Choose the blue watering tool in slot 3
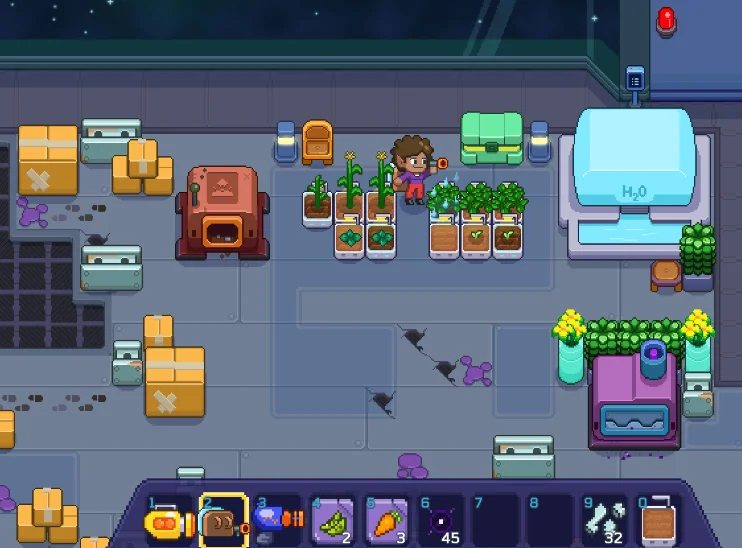 275,521
